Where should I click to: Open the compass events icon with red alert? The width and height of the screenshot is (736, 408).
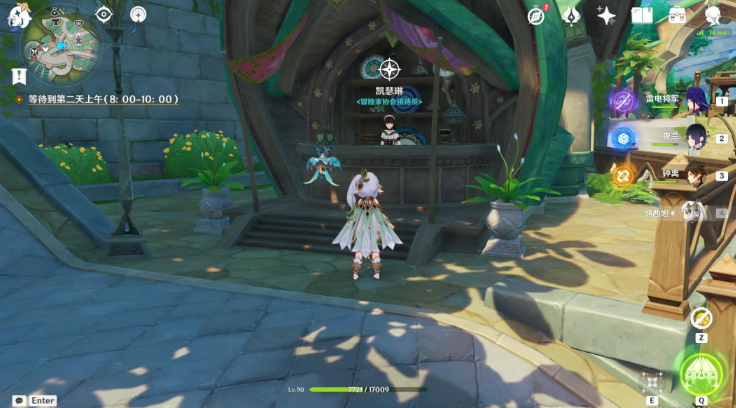(x=537, y=15)
